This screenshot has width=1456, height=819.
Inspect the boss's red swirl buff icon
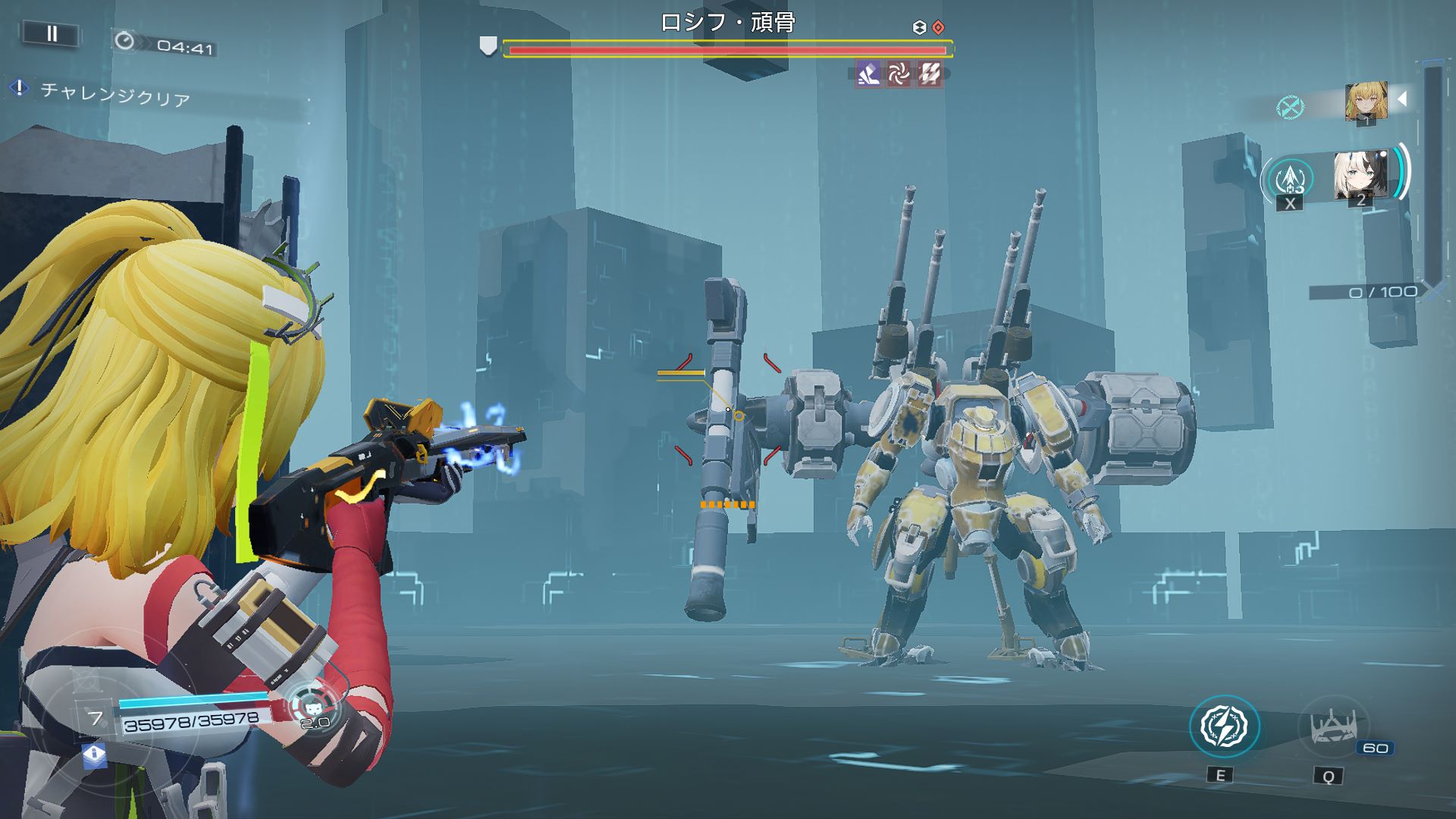click(899, 74)
